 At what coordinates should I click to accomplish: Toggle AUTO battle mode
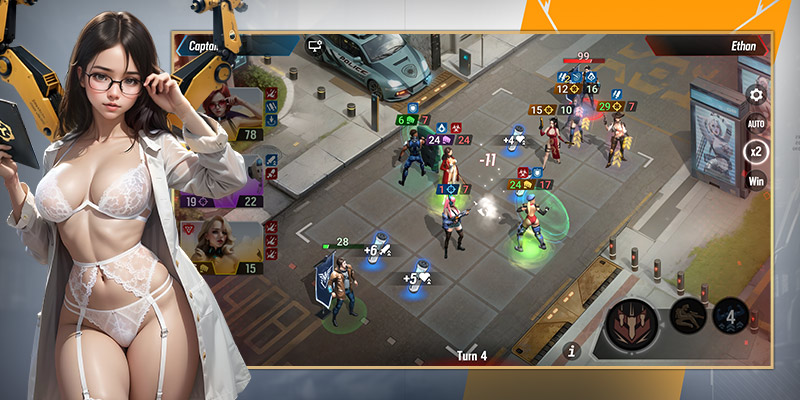(756, 123)
